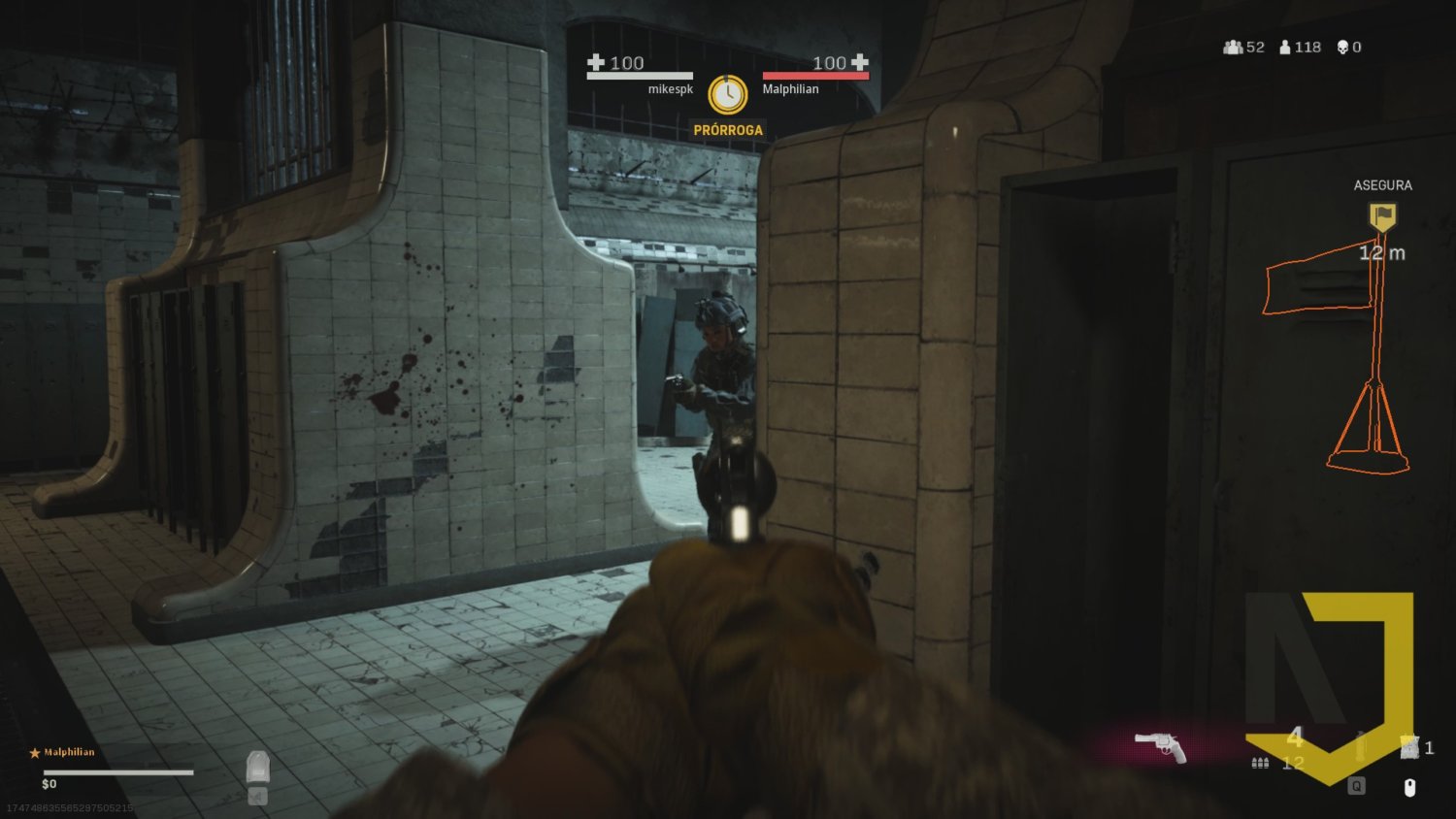Image resolution: width=1456 pixels, height=819 pixels.
Task: Toggle the ping wheel icon below armor plate
Action: (x=258, y=797)
